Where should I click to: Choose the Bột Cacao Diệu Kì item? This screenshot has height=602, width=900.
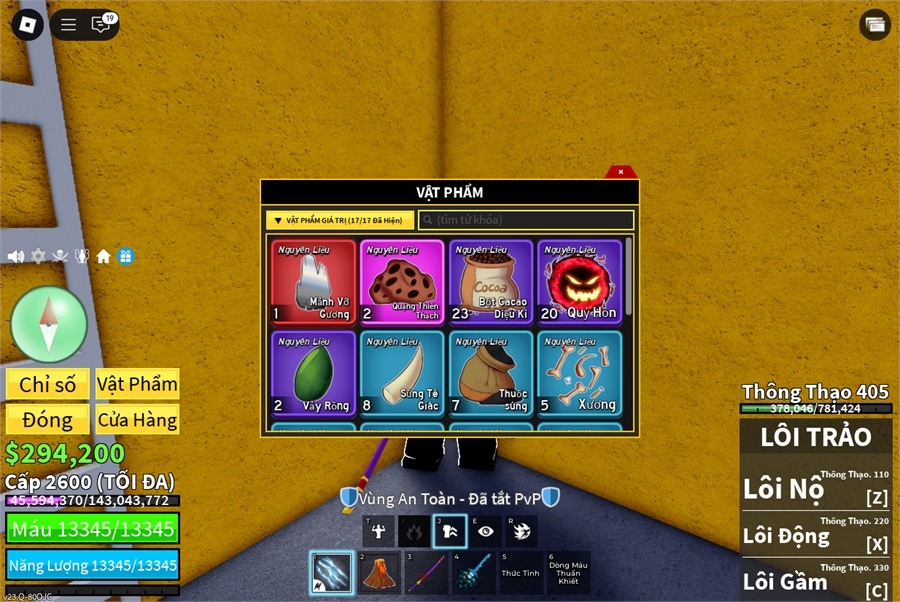coord(490,282)
